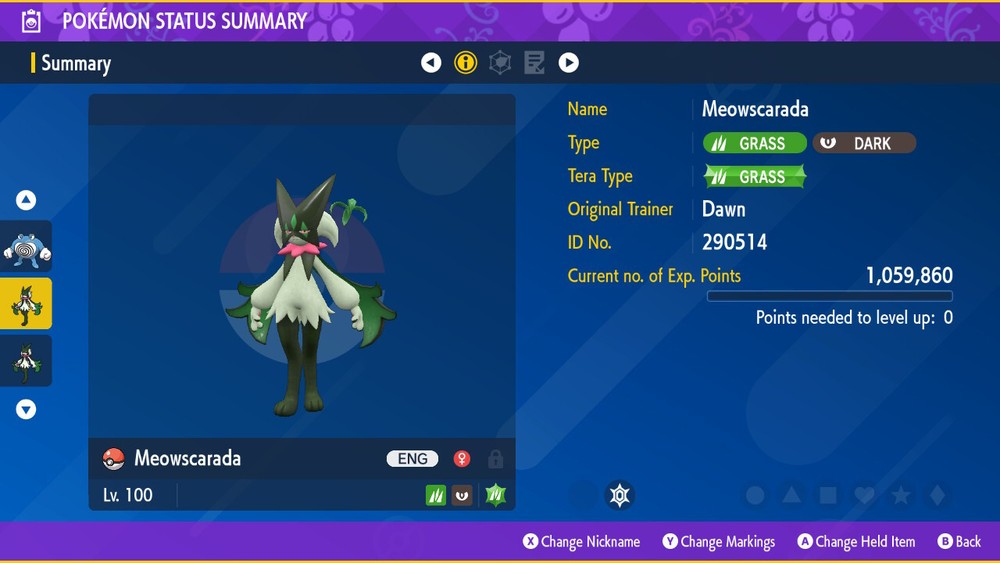The width and height of the screenshot is (1000, 563).
Task: Open the memo notes tab
Action: click(x=535, y=63)
